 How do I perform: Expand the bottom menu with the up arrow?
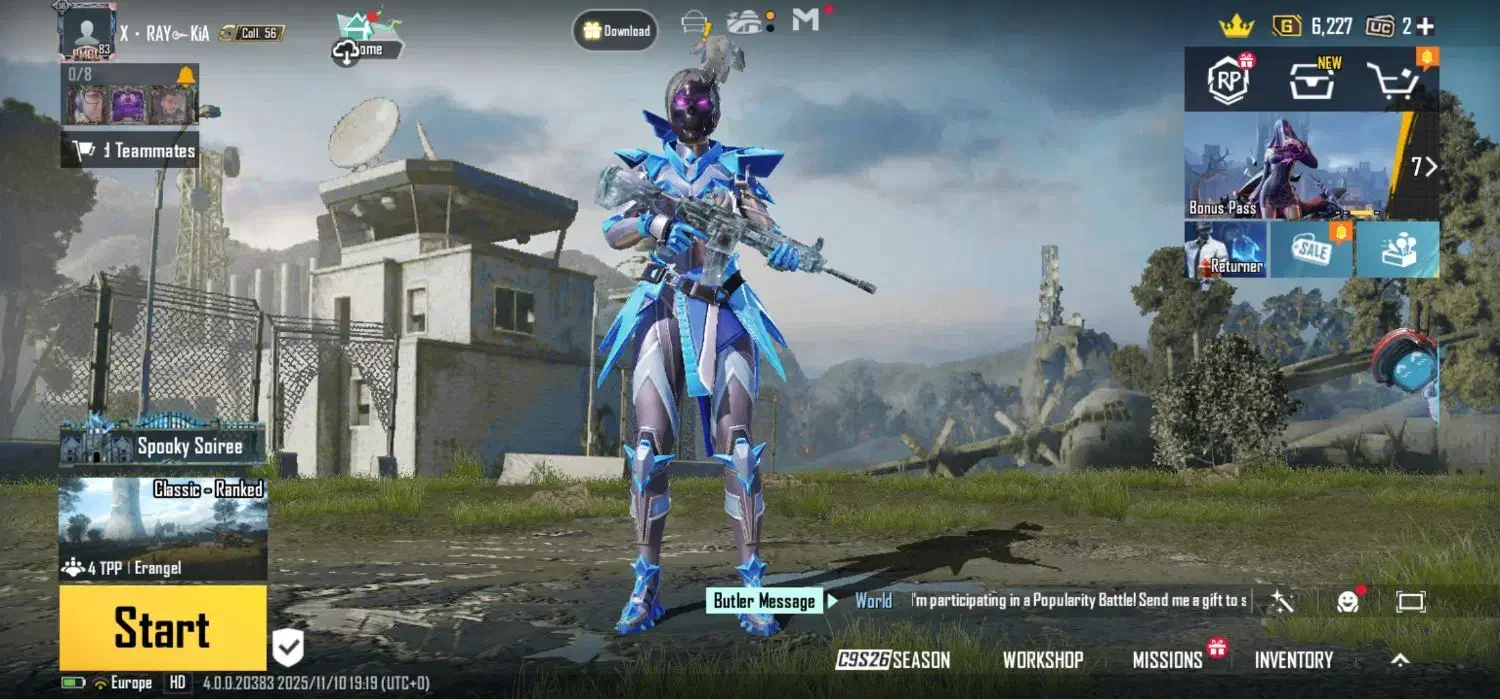click(x=1400, y=660)
